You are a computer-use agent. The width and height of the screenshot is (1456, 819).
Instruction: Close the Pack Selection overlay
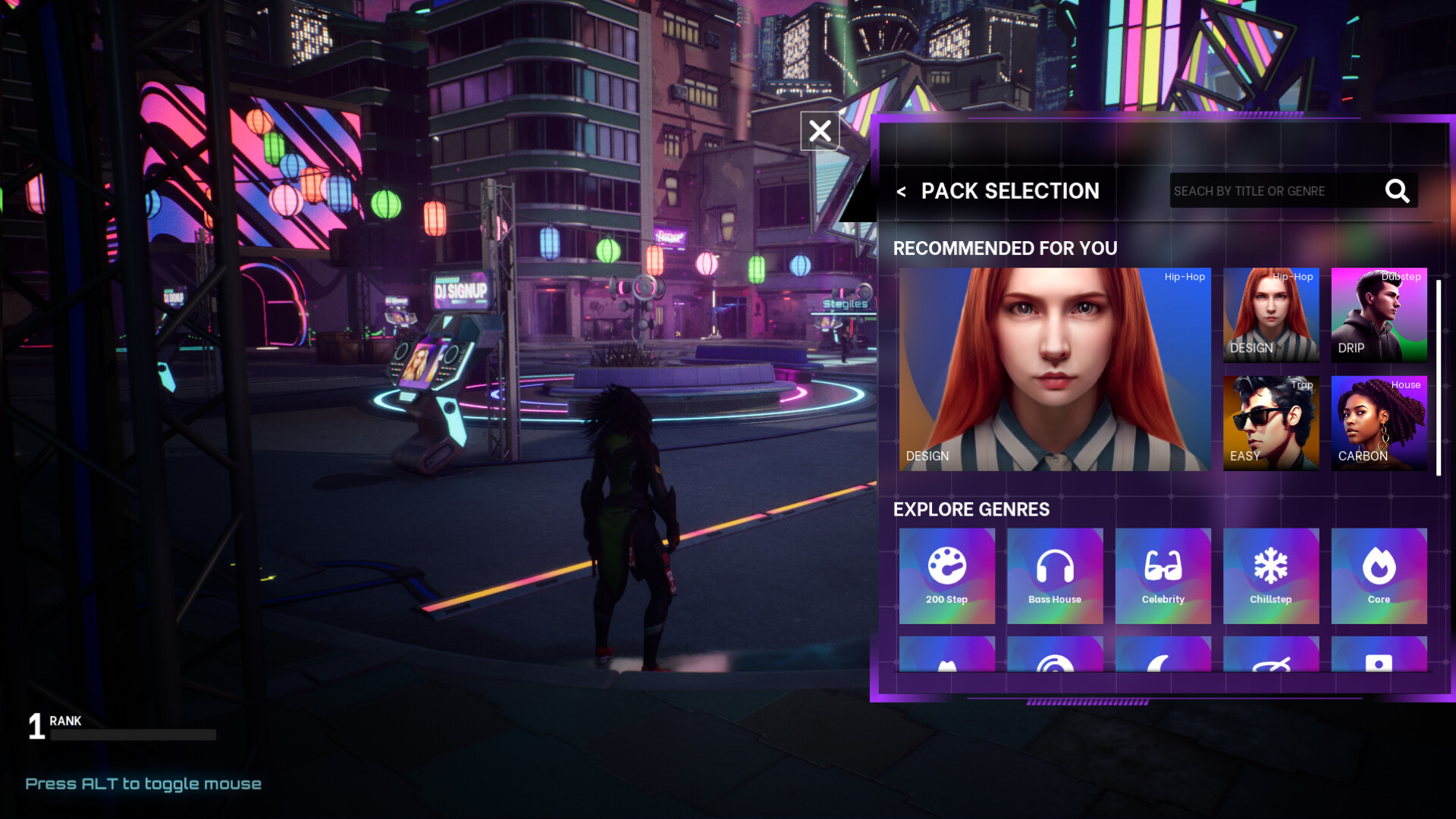819,130
